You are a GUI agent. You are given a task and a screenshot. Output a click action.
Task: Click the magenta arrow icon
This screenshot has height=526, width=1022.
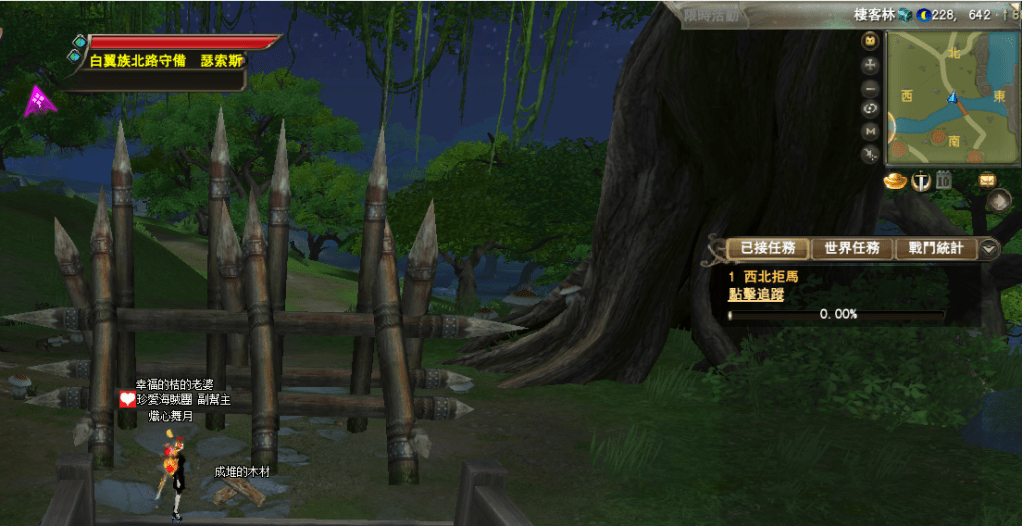point(40,100)
